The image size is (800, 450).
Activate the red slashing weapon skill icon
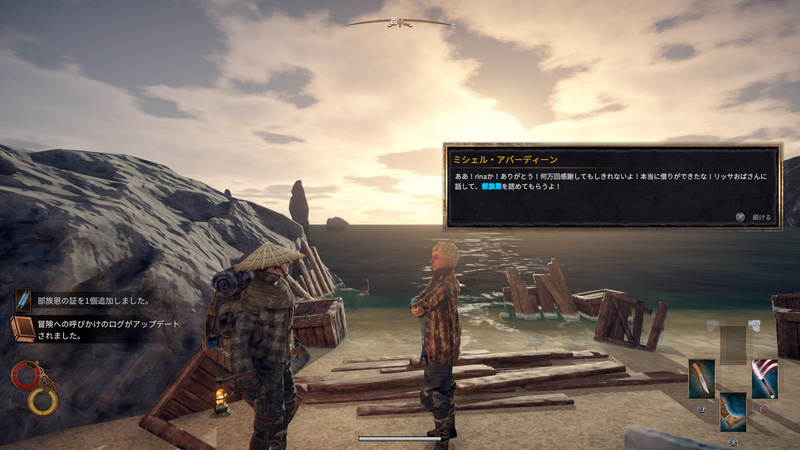click(x=764, y=378)
